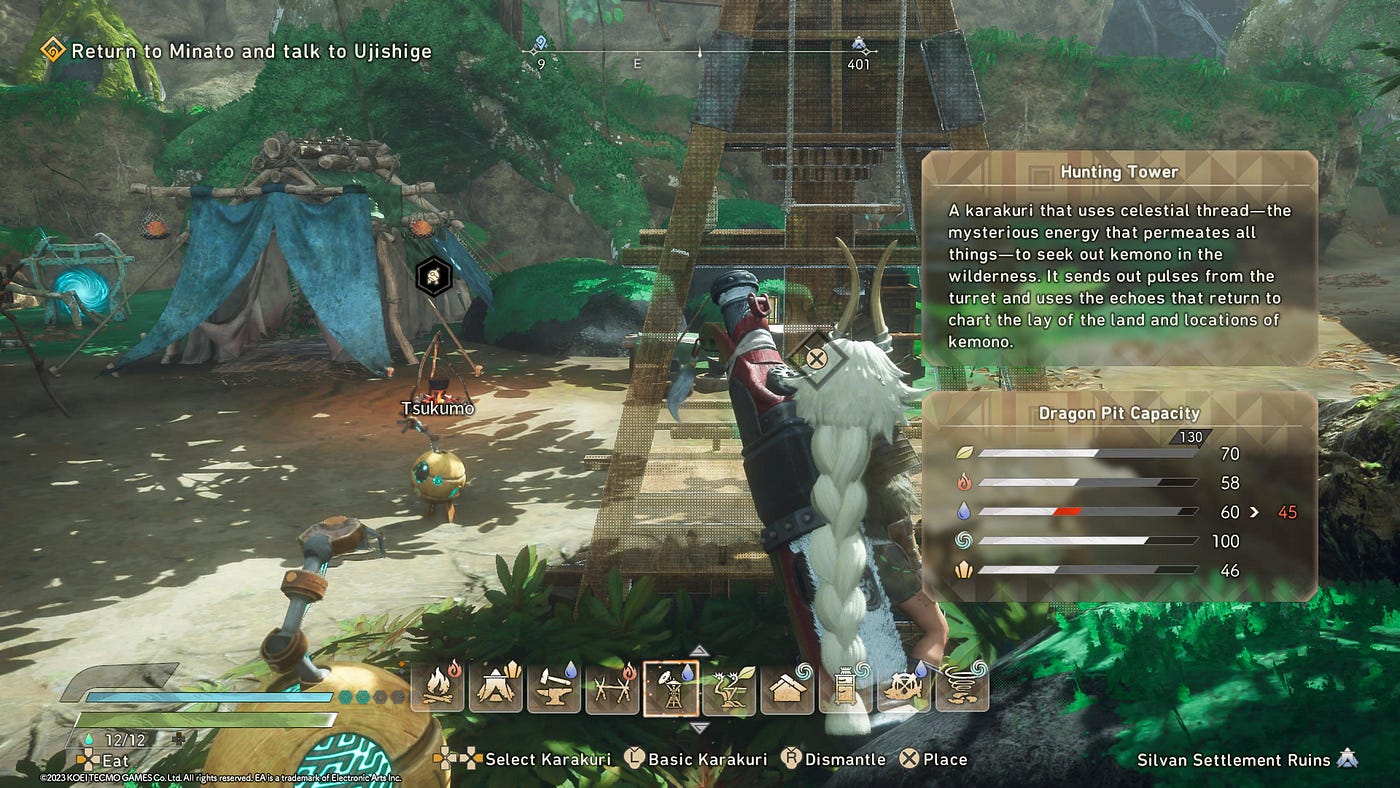Click the up arrow above the karakuri bar
1400x788 pixels.
(700, 650)
